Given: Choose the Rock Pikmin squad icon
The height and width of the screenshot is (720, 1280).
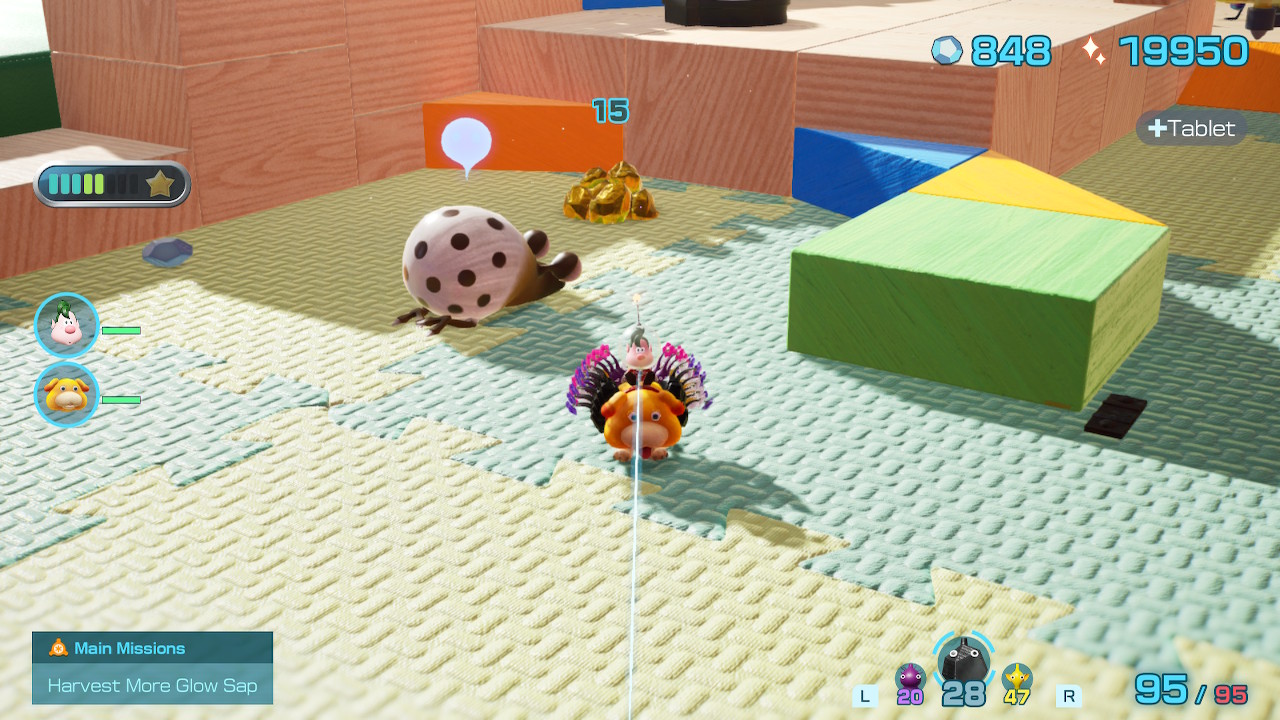Looking at the screenshot, I should [964, 661].
